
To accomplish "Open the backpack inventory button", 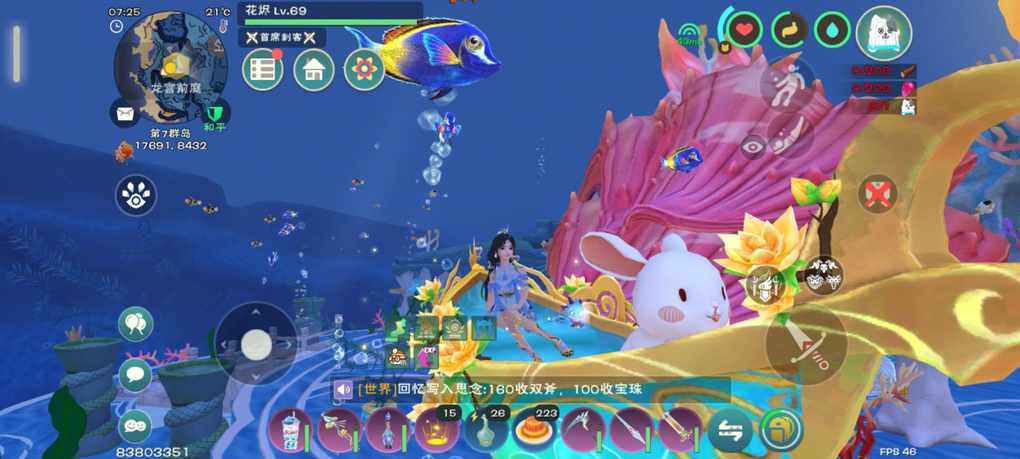I will [x=780, y=431].
